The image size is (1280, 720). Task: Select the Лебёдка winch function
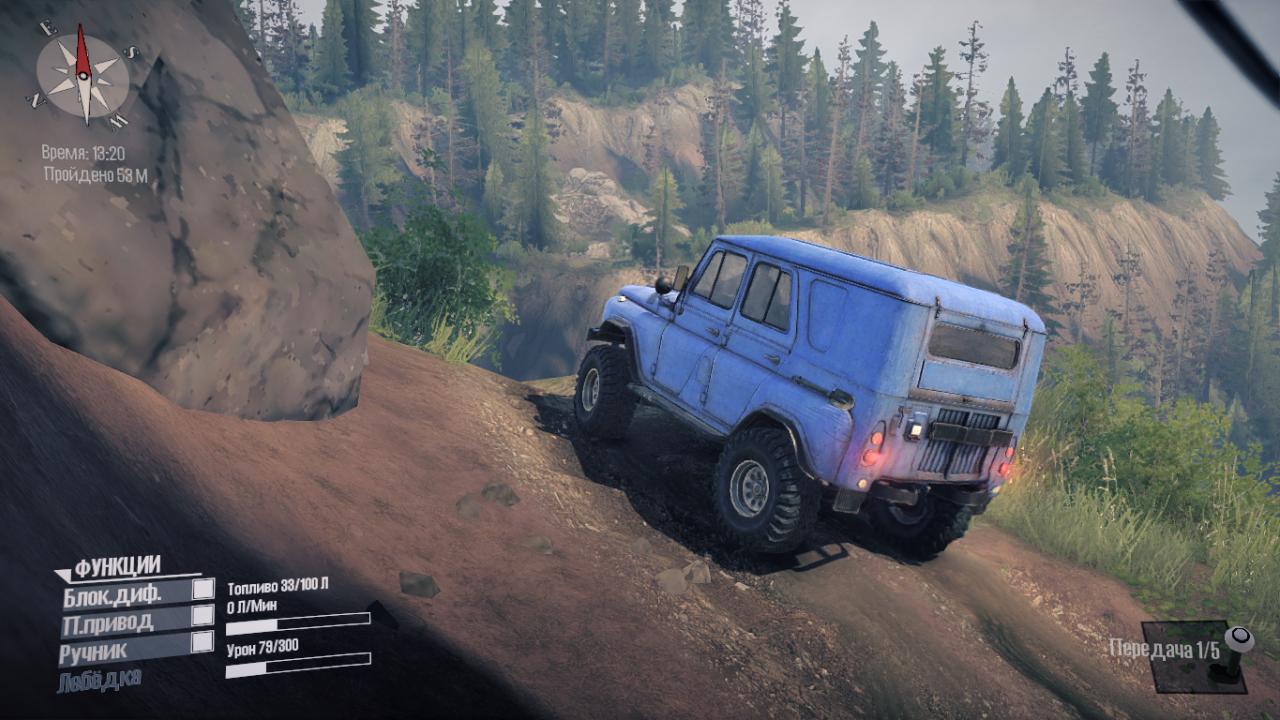[99, 680]
